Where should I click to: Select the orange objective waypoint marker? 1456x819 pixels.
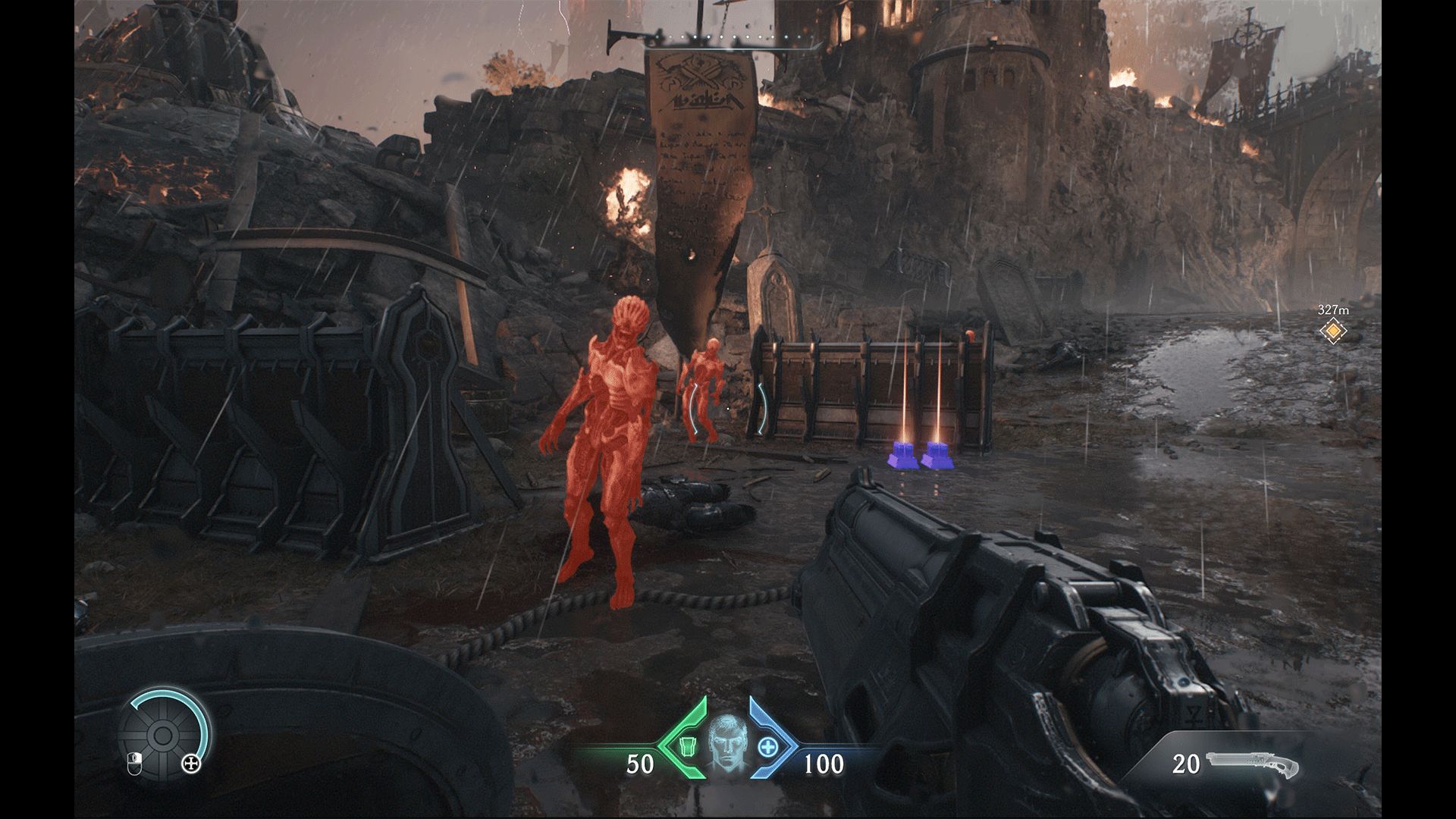[x=1332, y=331]
